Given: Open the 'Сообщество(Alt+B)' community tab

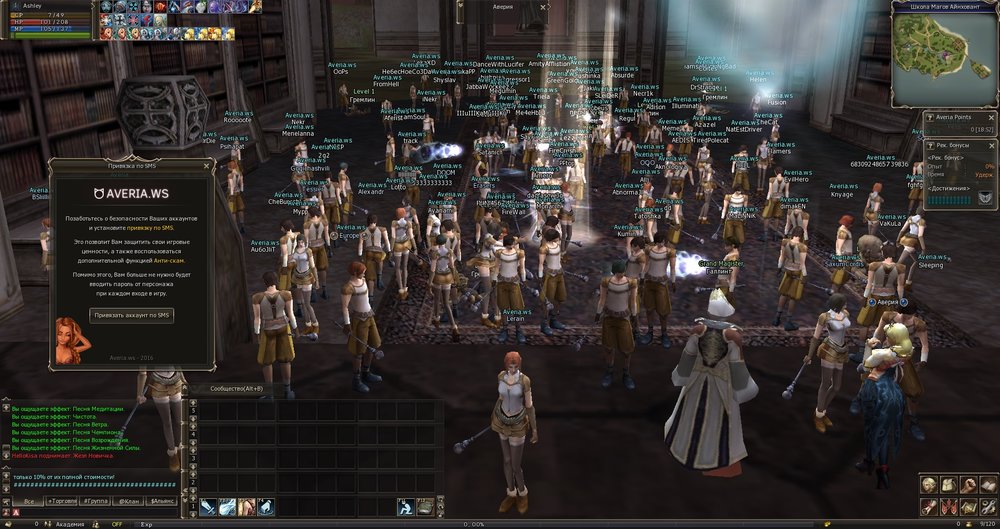Looking at the screenshot, I should click(x=236, y=389).
